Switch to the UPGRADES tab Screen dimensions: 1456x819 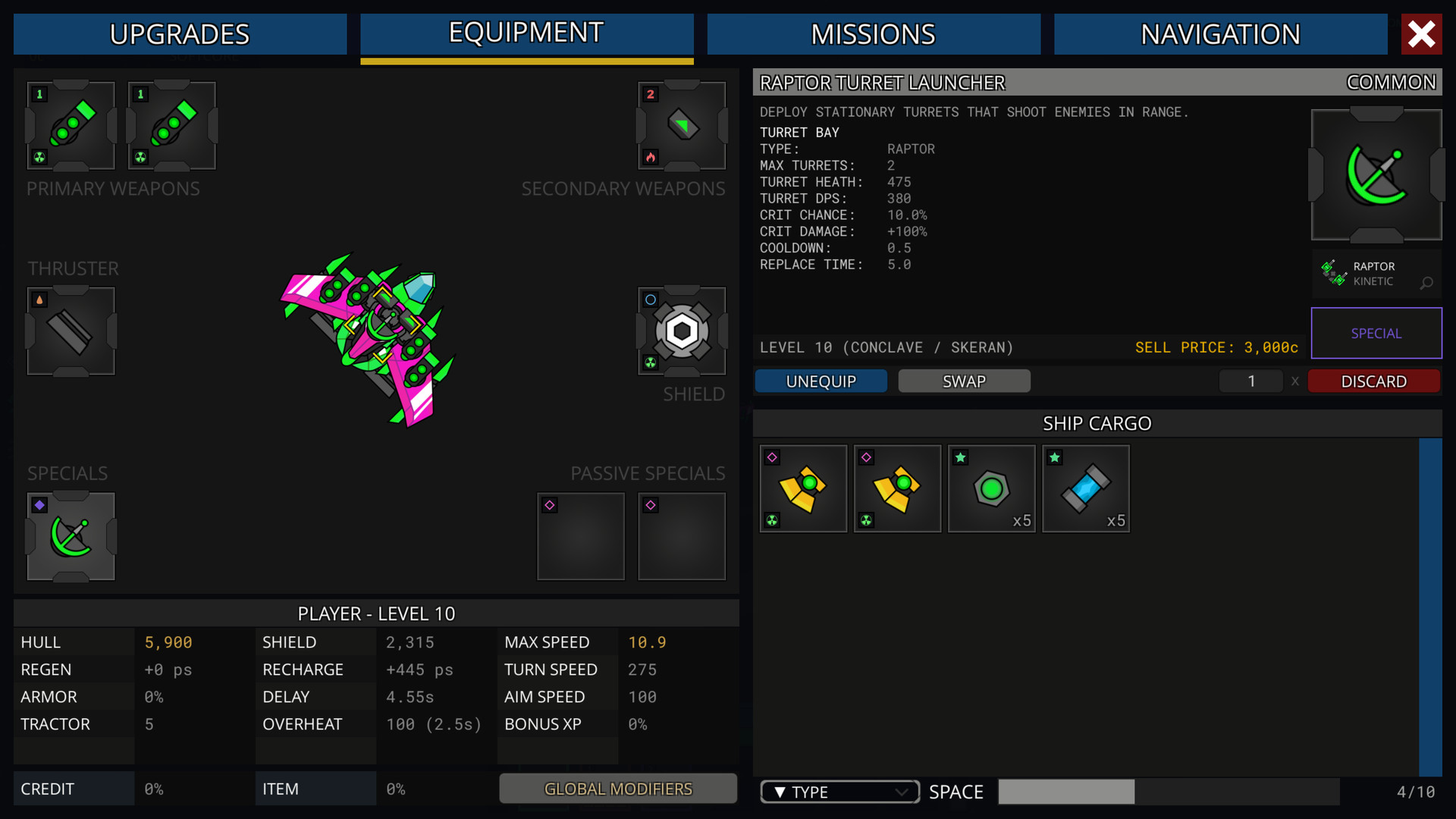180,33
